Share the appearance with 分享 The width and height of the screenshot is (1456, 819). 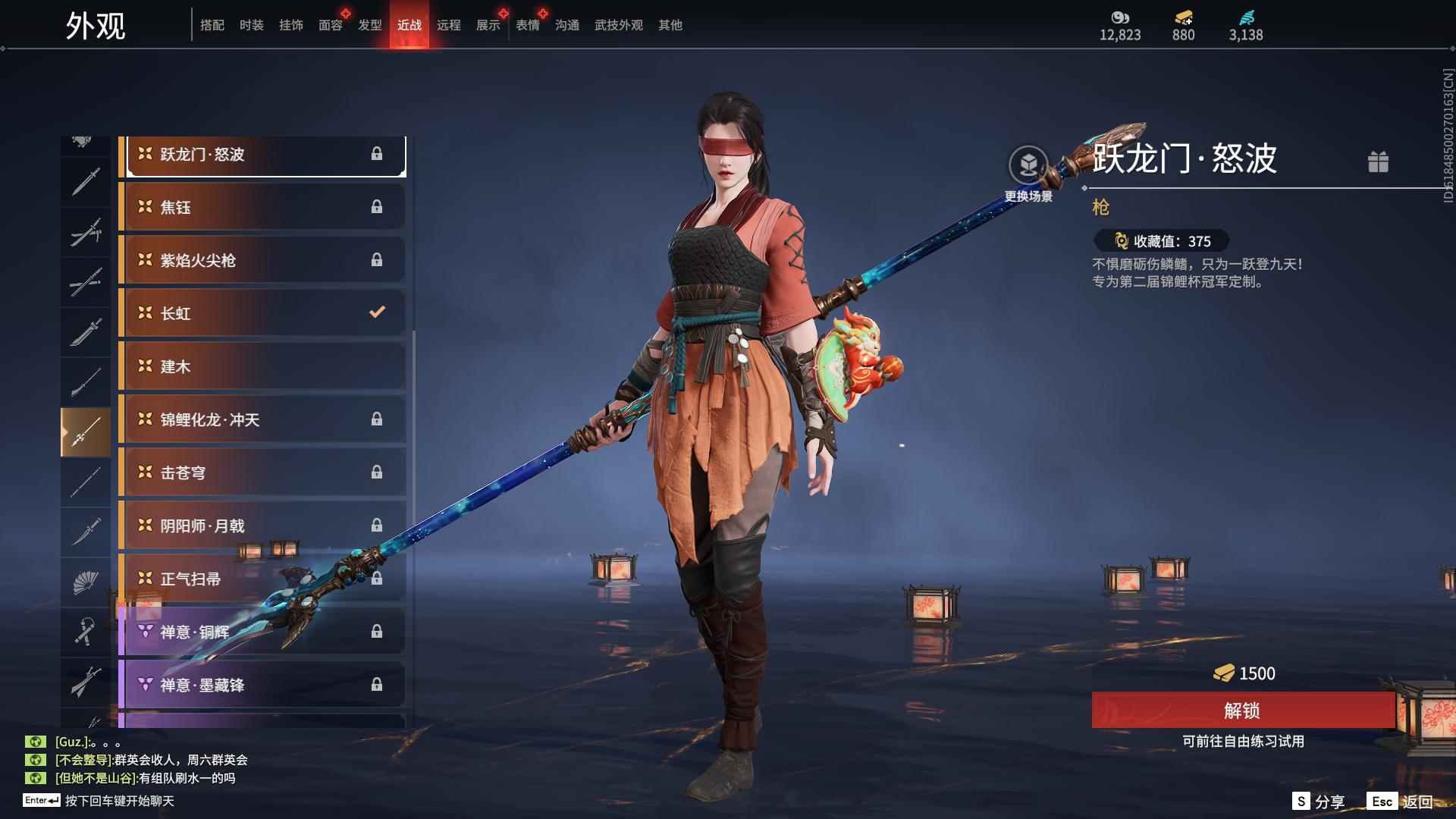coord(1318,802)
